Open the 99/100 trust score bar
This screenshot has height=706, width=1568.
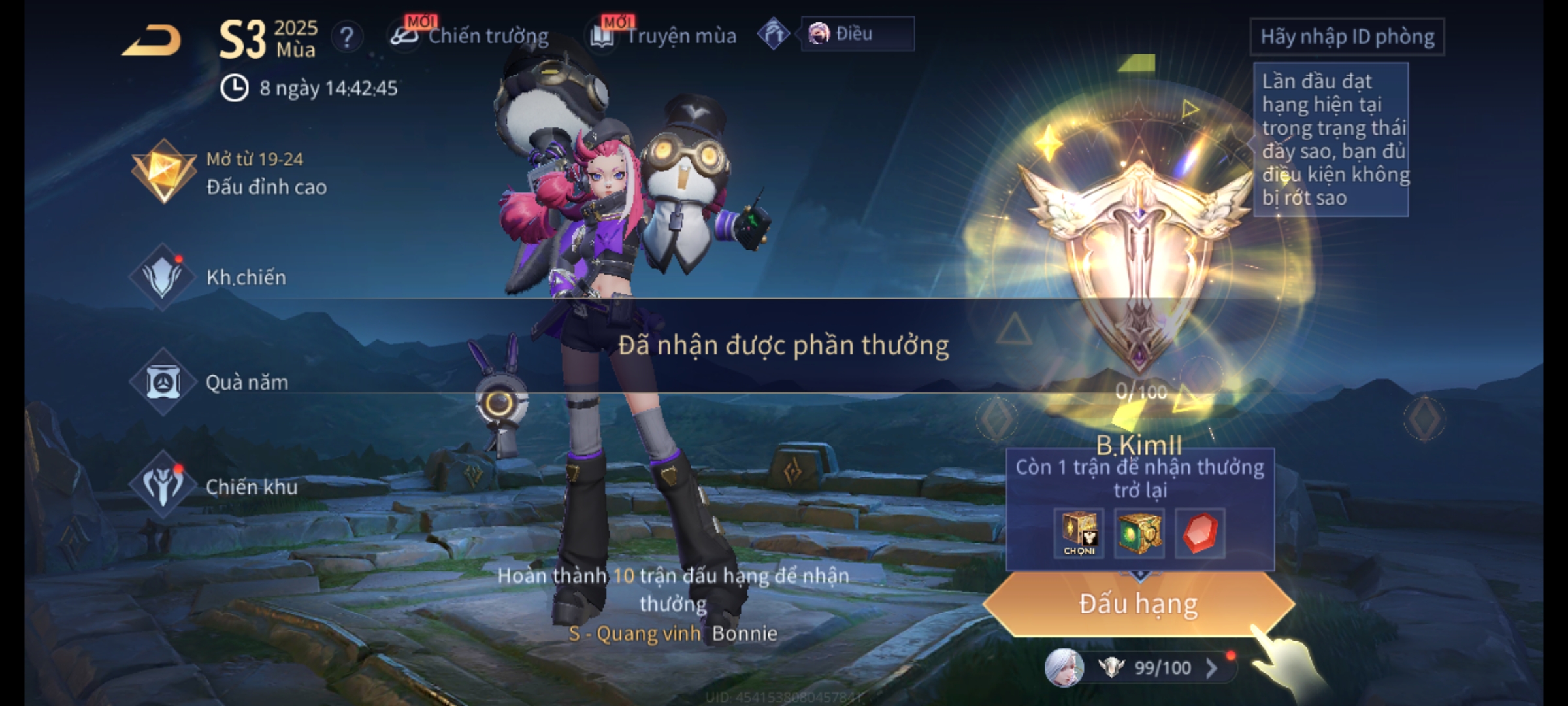point(1162,668)
